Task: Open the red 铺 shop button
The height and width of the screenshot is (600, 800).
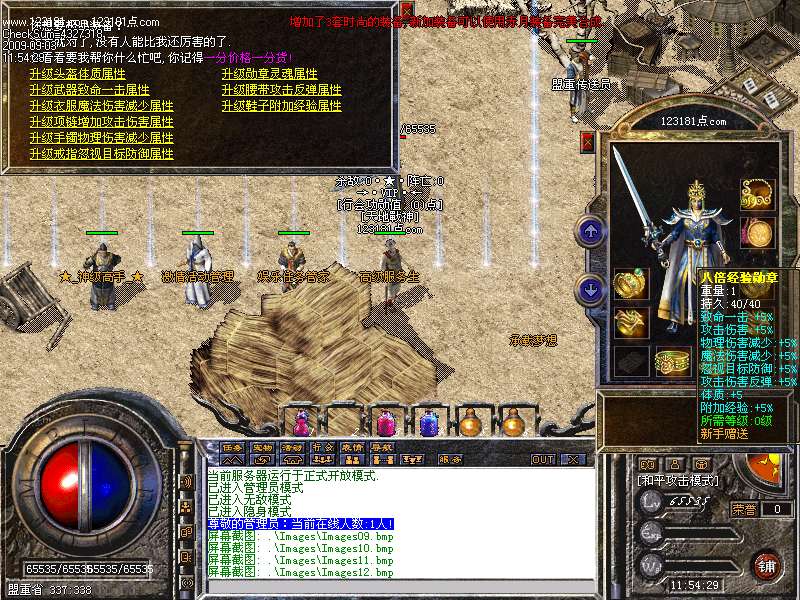Action: click(767, 565)
